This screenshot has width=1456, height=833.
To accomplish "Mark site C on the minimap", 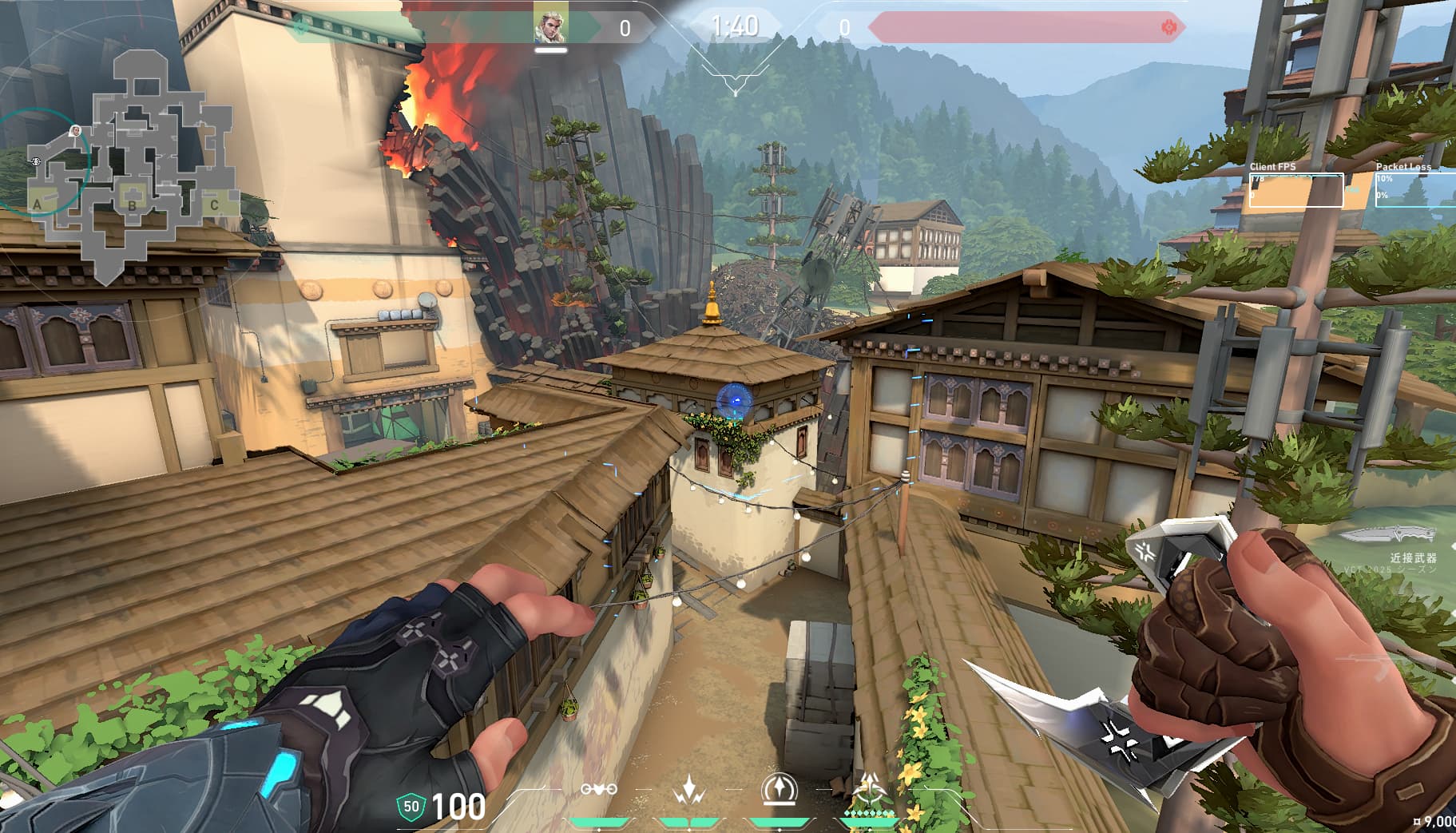I will [x=214, y=204].
